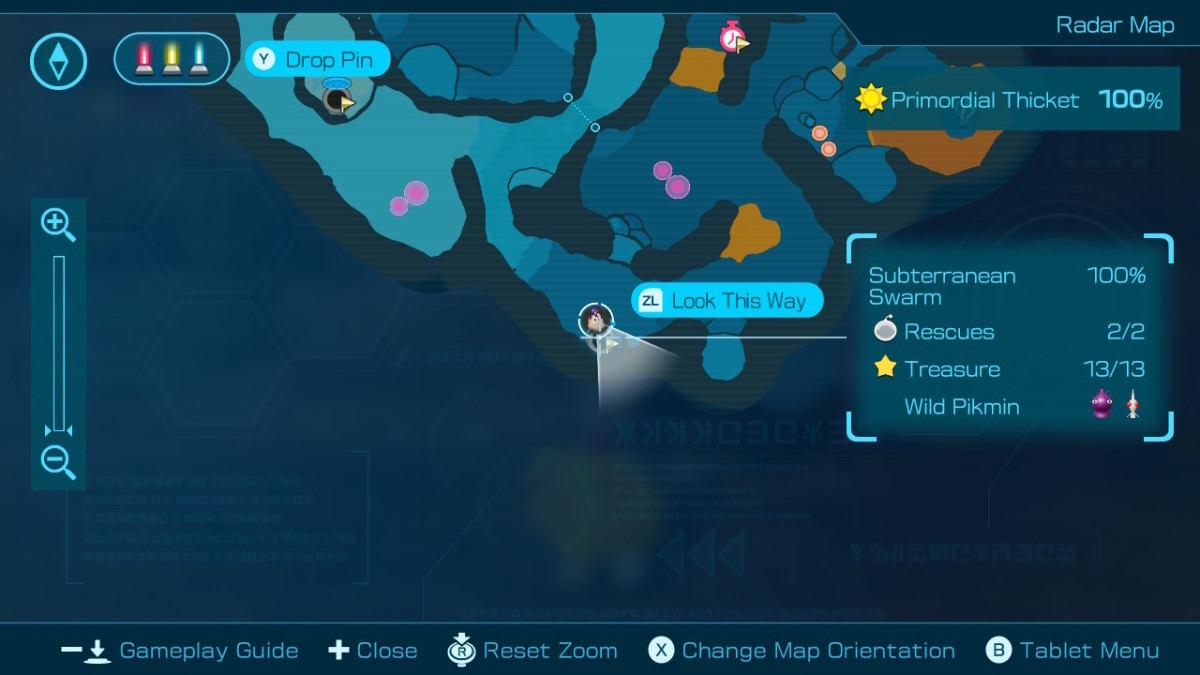Close the radar map

tap(372, 651)
